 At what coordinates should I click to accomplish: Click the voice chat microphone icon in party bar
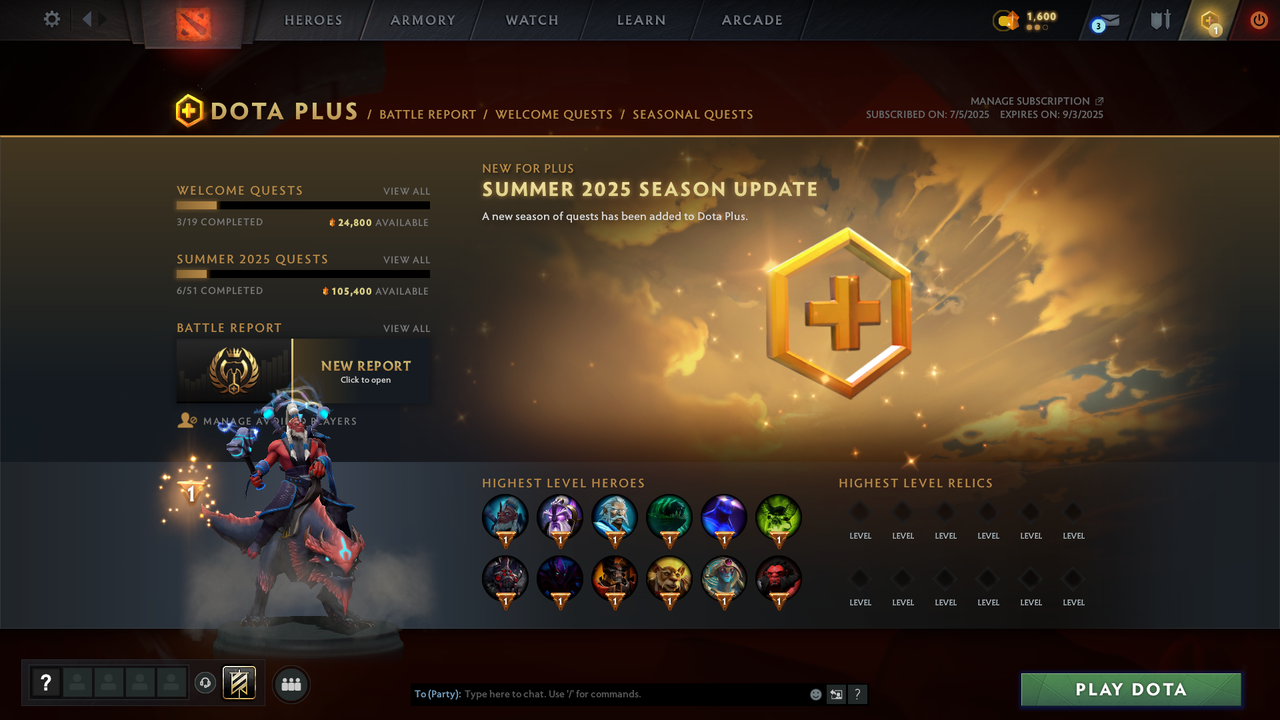coord(206,683)
